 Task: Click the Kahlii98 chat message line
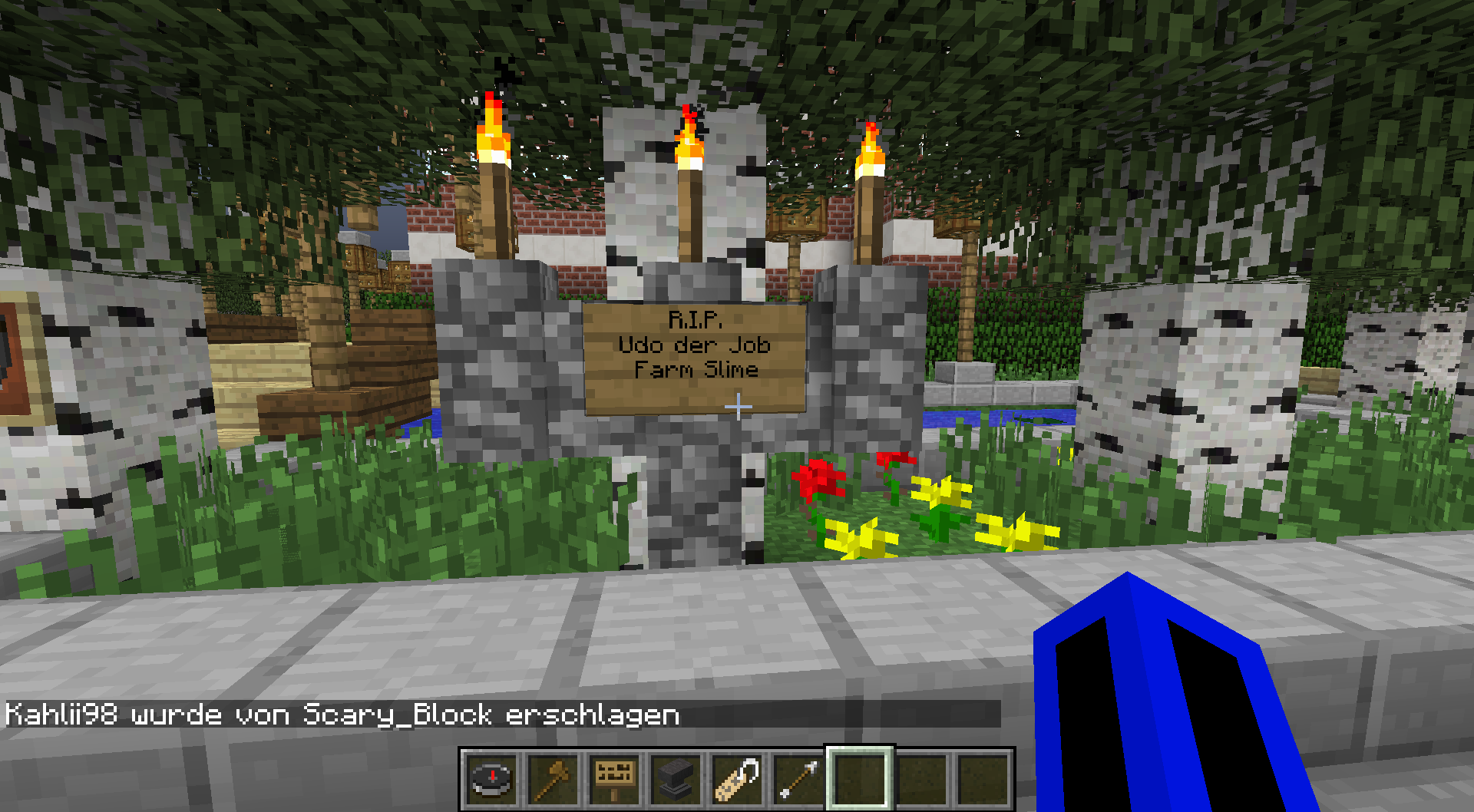point(342,715)
